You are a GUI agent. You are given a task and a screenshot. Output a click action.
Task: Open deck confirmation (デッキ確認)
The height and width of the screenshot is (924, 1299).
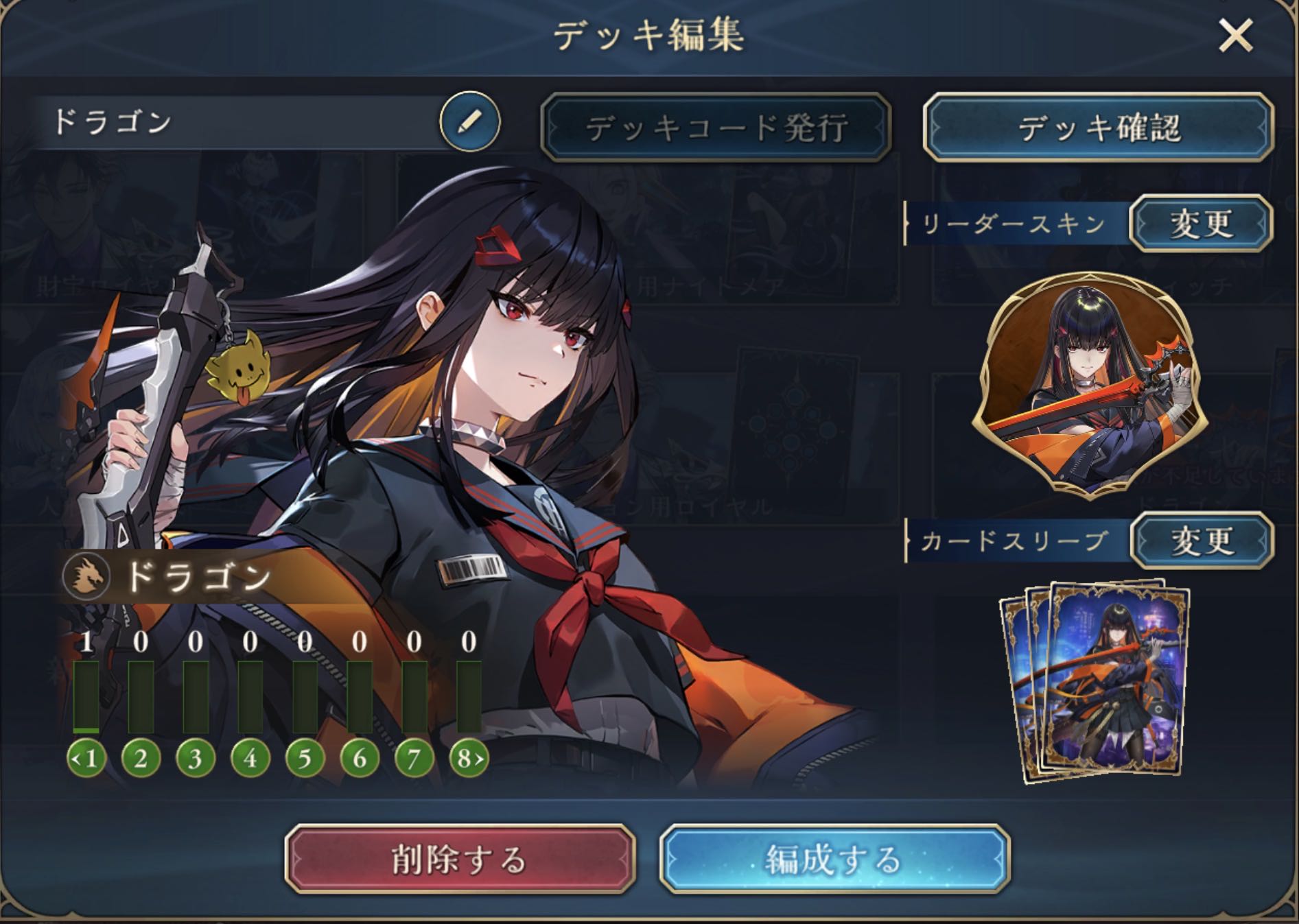pos(1098,128)
